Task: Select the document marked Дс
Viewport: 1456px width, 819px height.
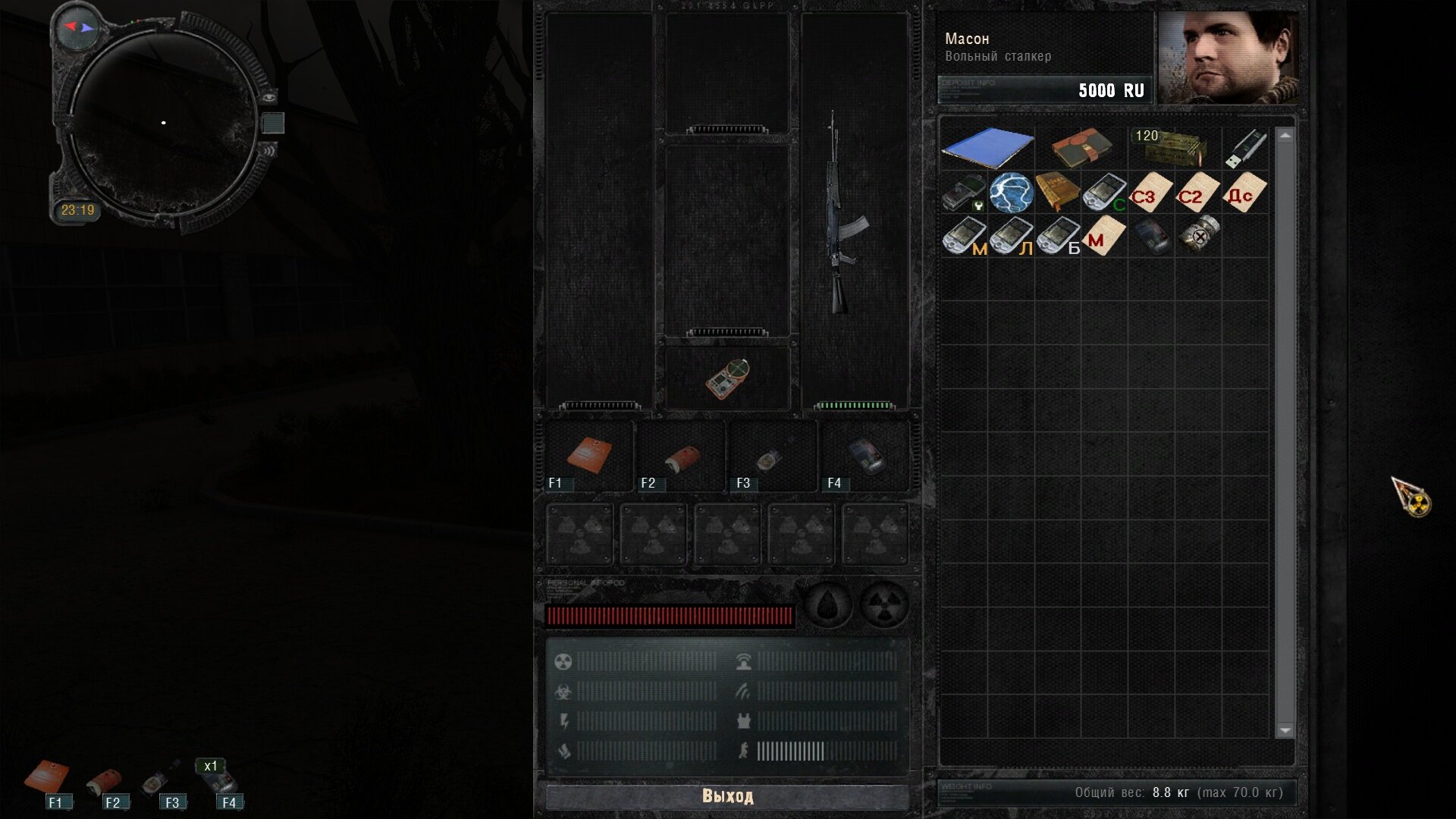Action: 1244,192
